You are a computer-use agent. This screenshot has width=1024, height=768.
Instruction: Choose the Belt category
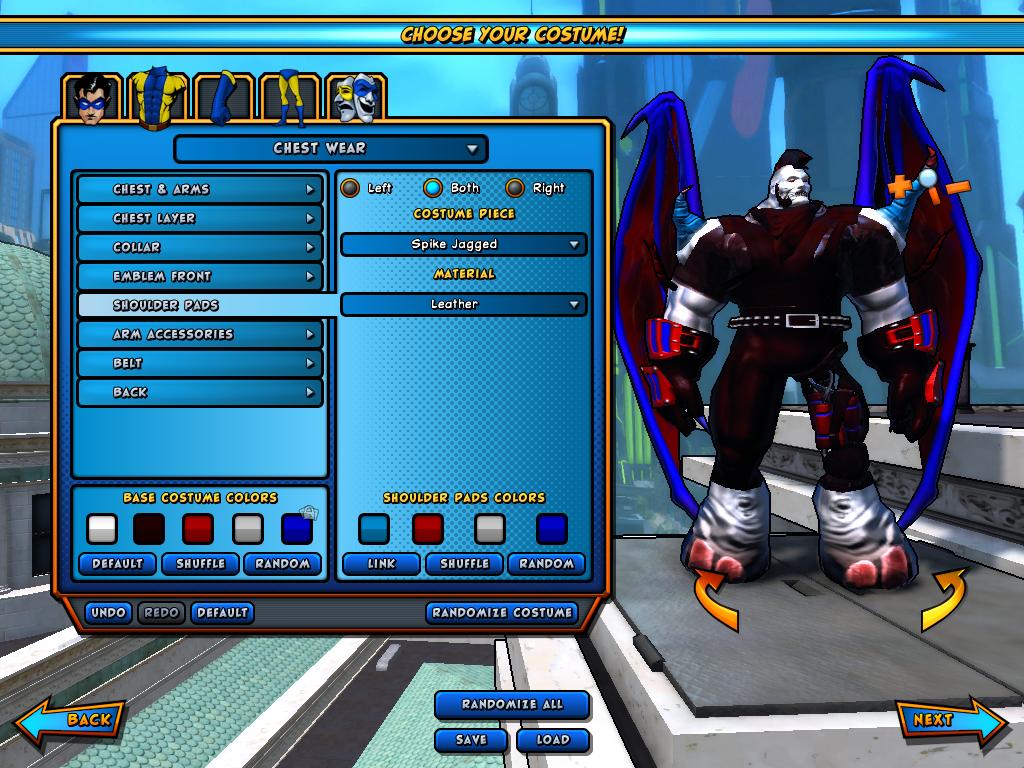click(x=200, y=363)
